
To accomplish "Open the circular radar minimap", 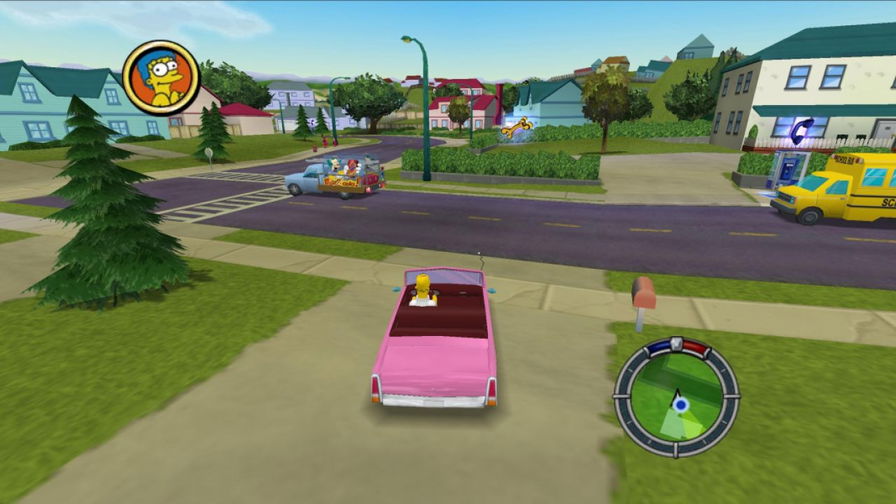I will click(676, 397).
